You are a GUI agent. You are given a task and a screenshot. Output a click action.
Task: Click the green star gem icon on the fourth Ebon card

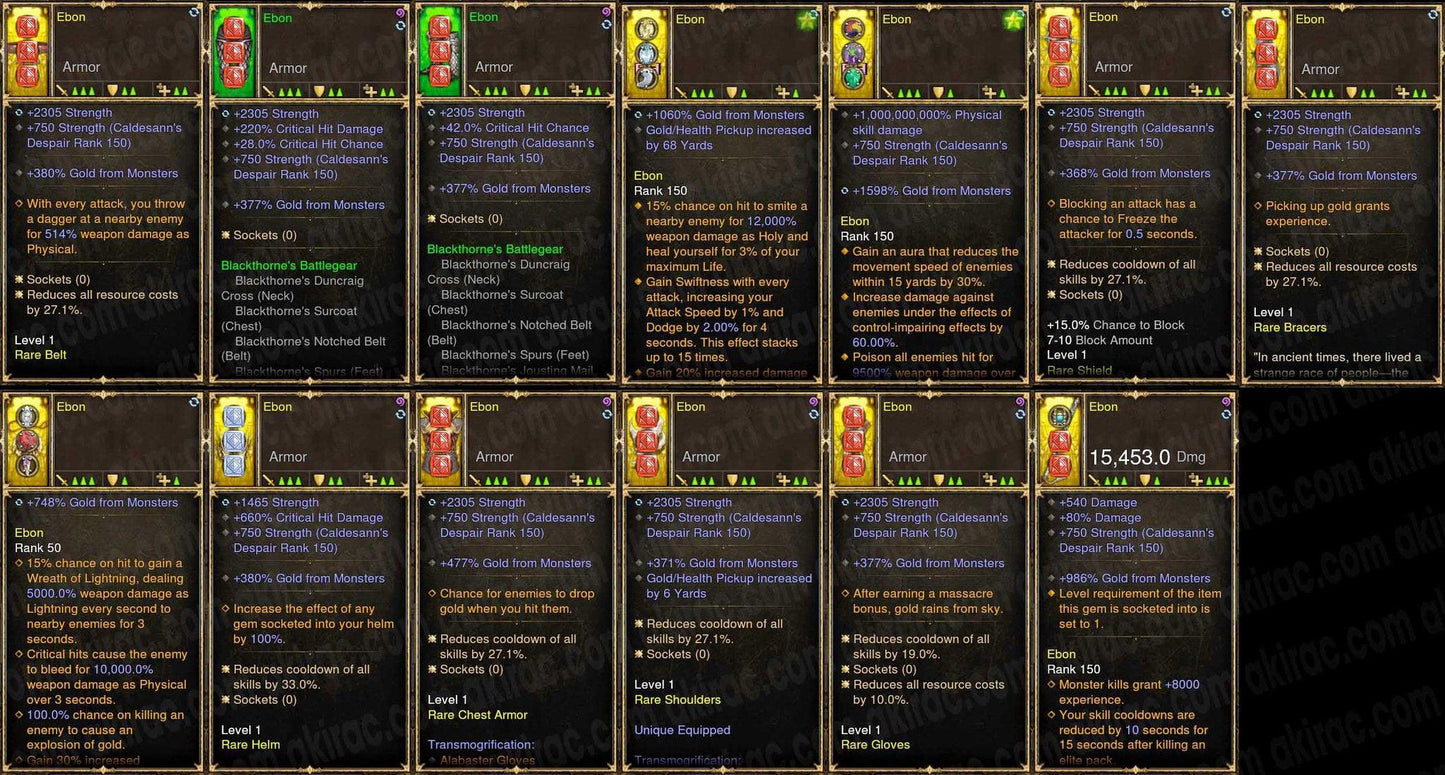807,22
